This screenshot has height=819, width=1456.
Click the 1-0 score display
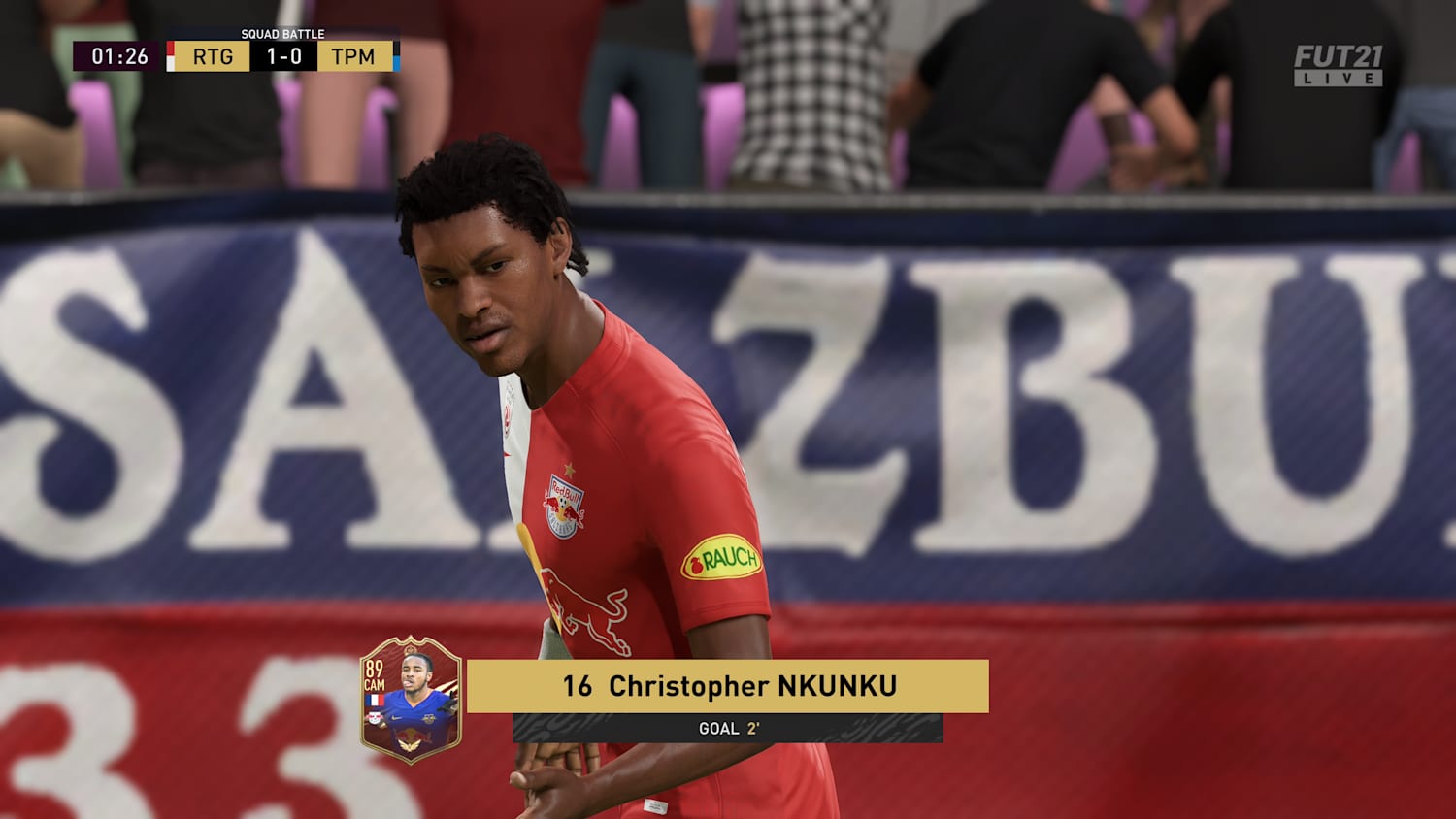pos(284,55)
